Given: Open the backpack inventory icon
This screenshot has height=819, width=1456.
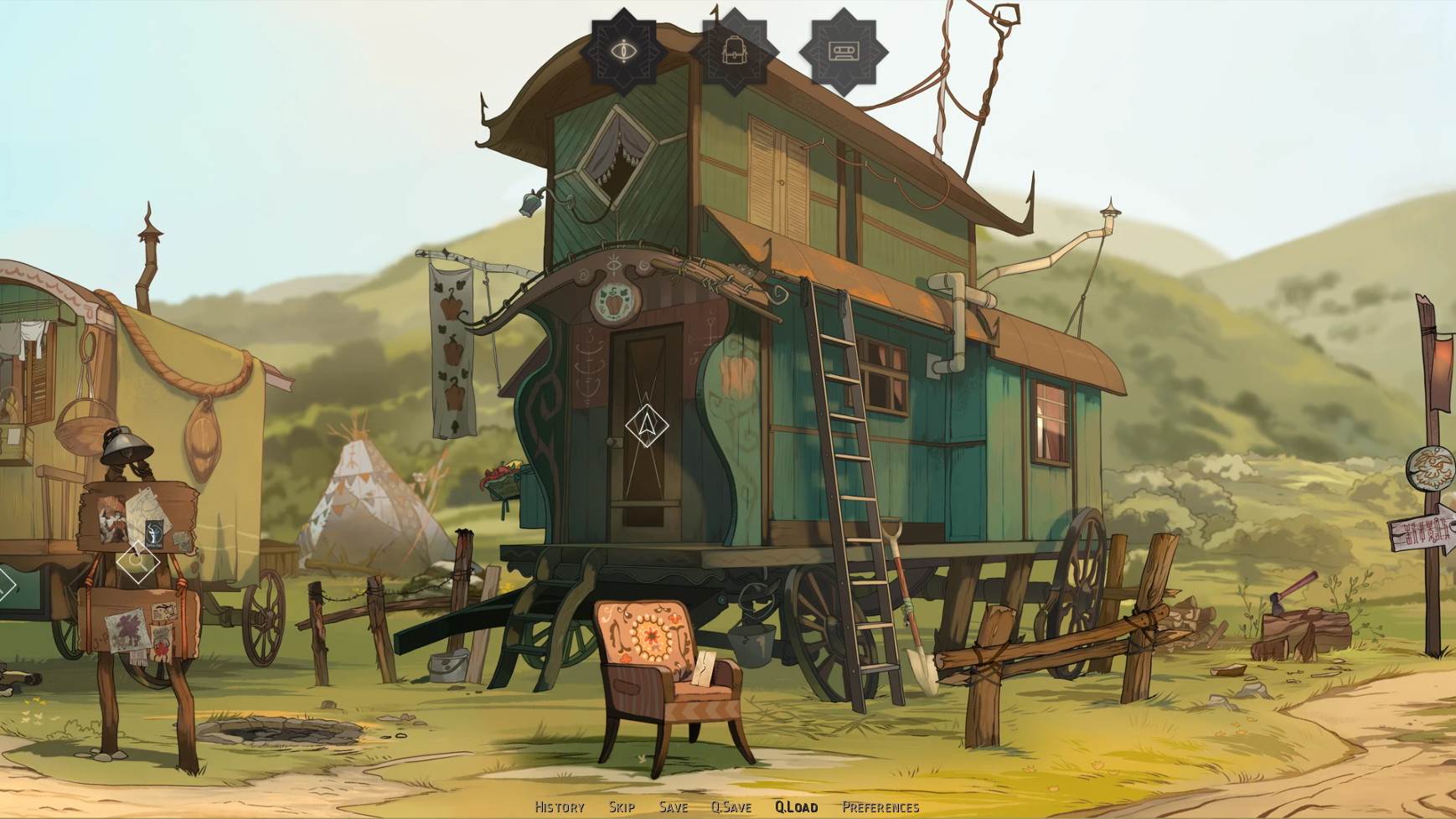Looking at the screenshot, I should (733, 50).
